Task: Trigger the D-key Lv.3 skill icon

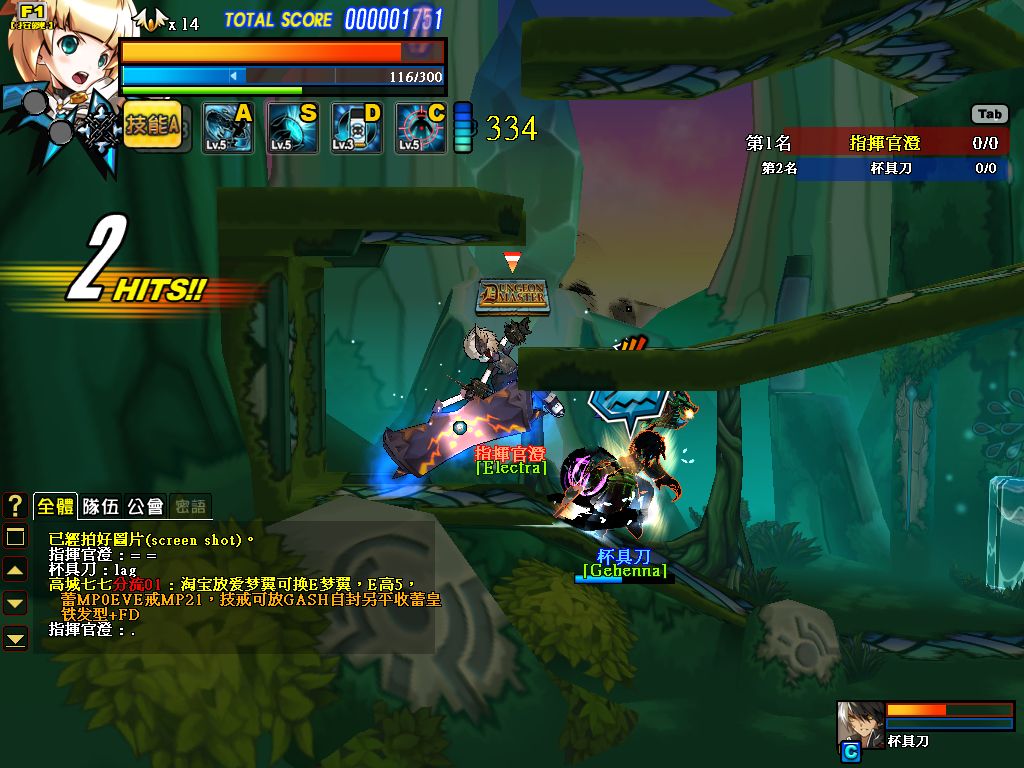Action: (x=356, y=128)
